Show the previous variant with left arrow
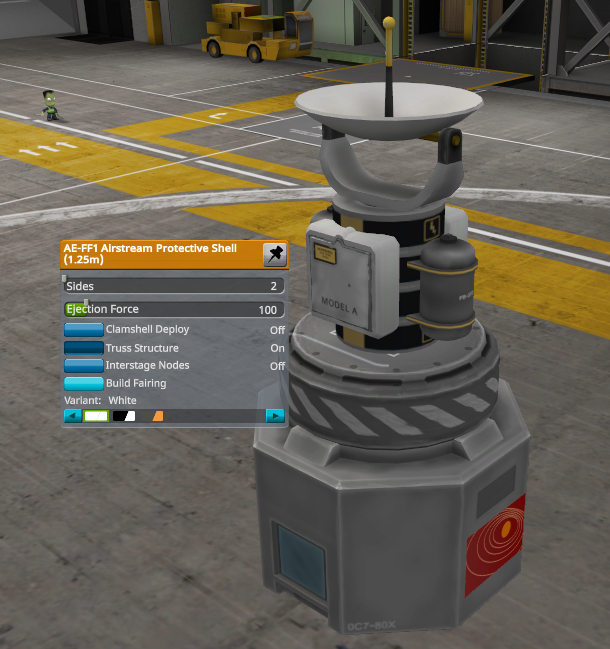The height and width of the screenshot is (649, 610). click(x=73, y=416)
